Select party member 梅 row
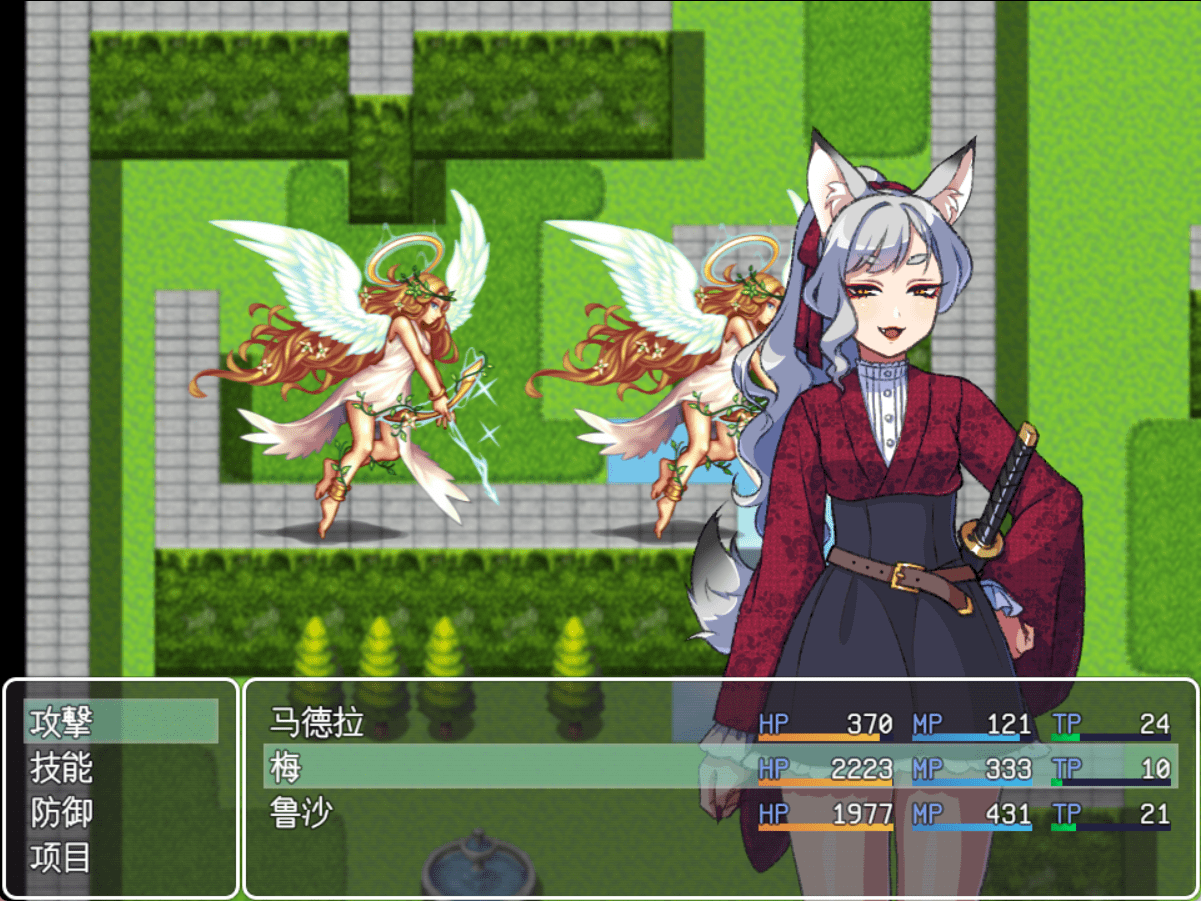1201x901 pixels. pyautogui.click(x=719, y=767)
